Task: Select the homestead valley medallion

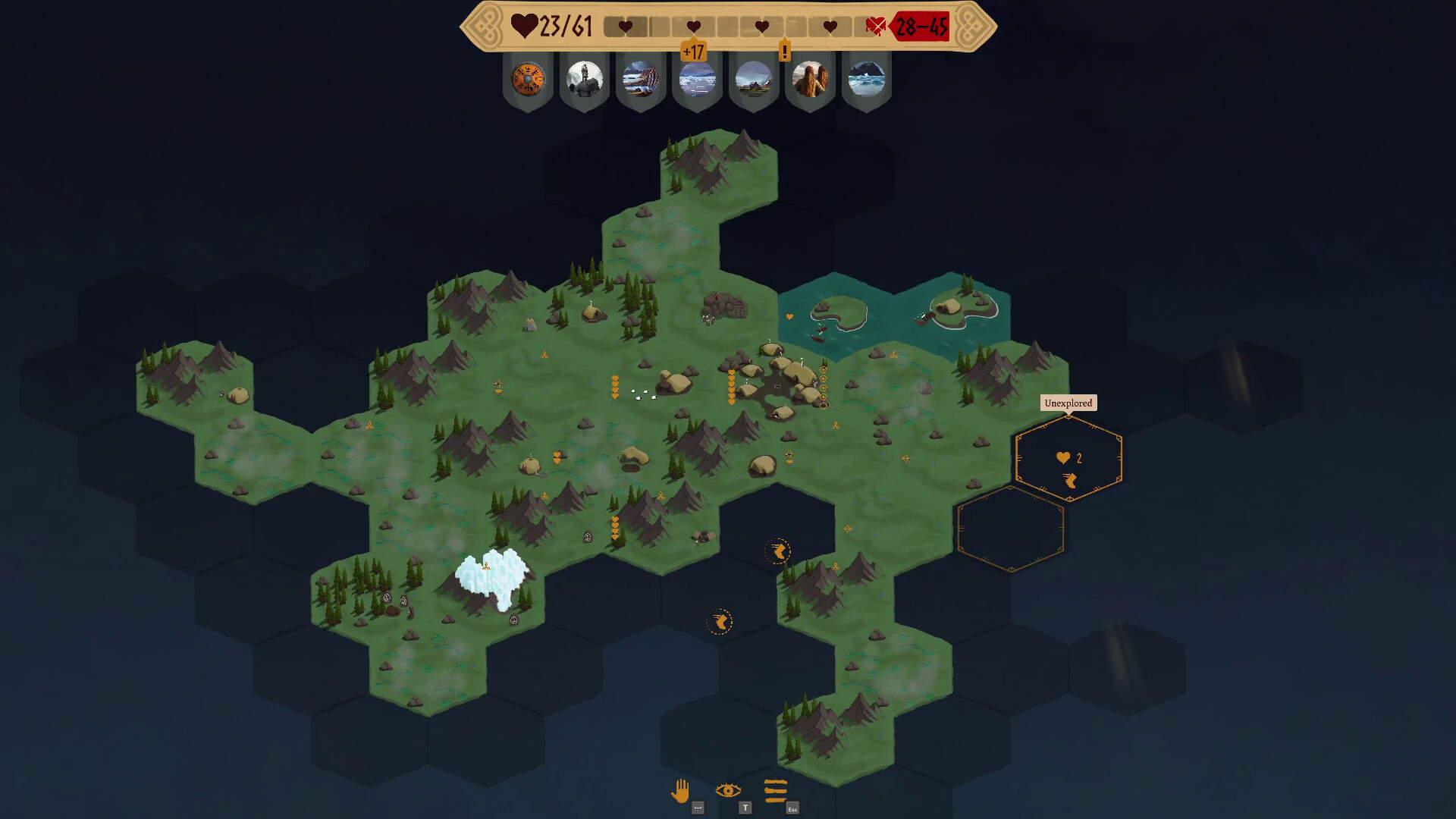Action: click(x=755, y=79)
